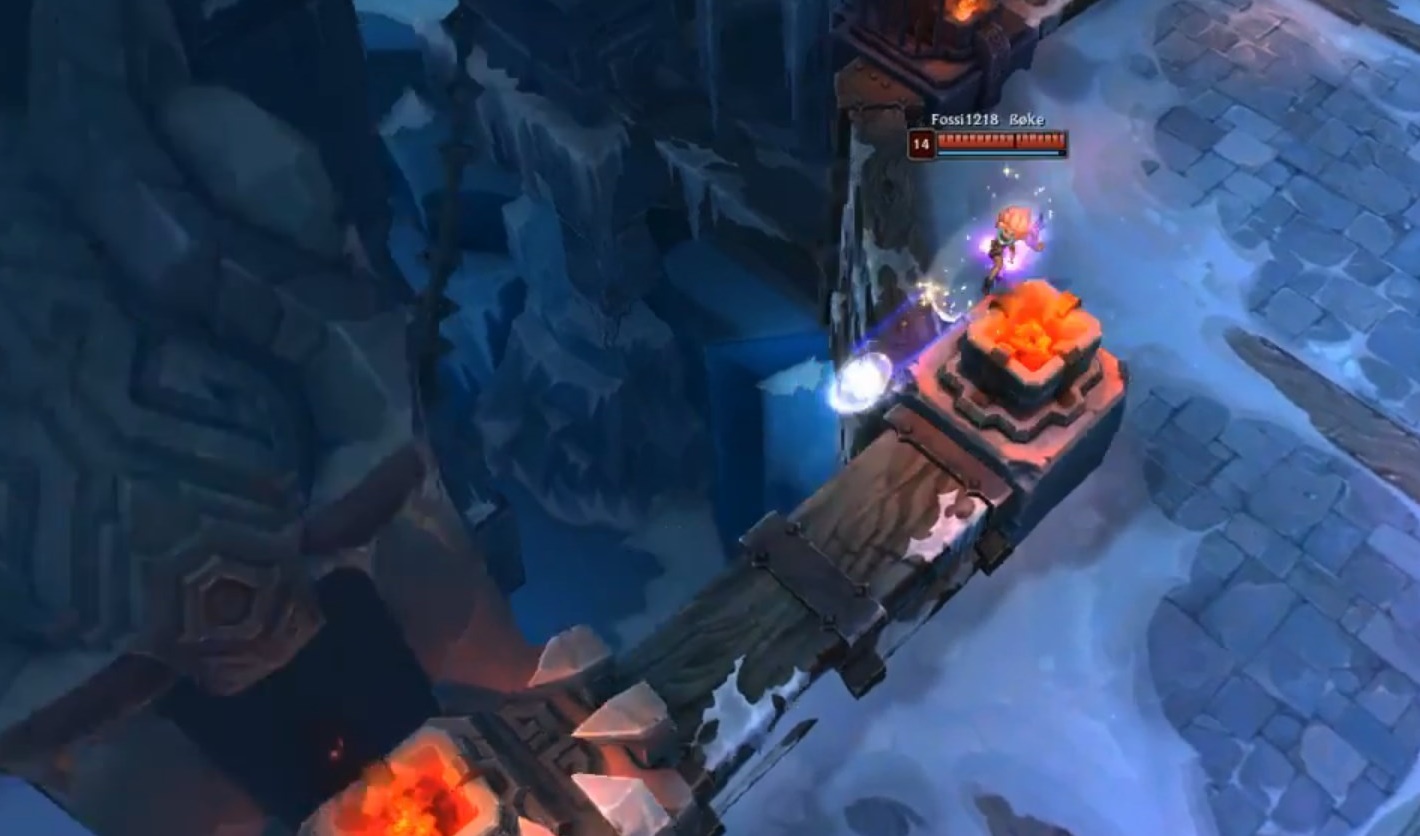Select the level 14 badge icon
The image size is (1420, 836).
920,141
